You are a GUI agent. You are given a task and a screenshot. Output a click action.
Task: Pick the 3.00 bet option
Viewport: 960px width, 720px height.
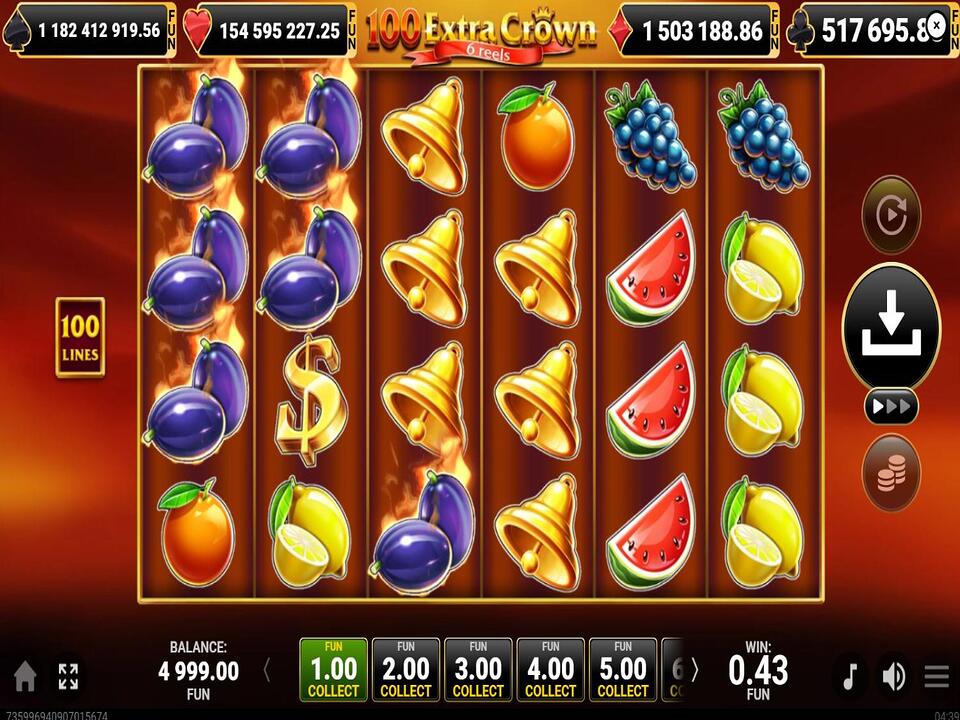(x=478, y=670)
